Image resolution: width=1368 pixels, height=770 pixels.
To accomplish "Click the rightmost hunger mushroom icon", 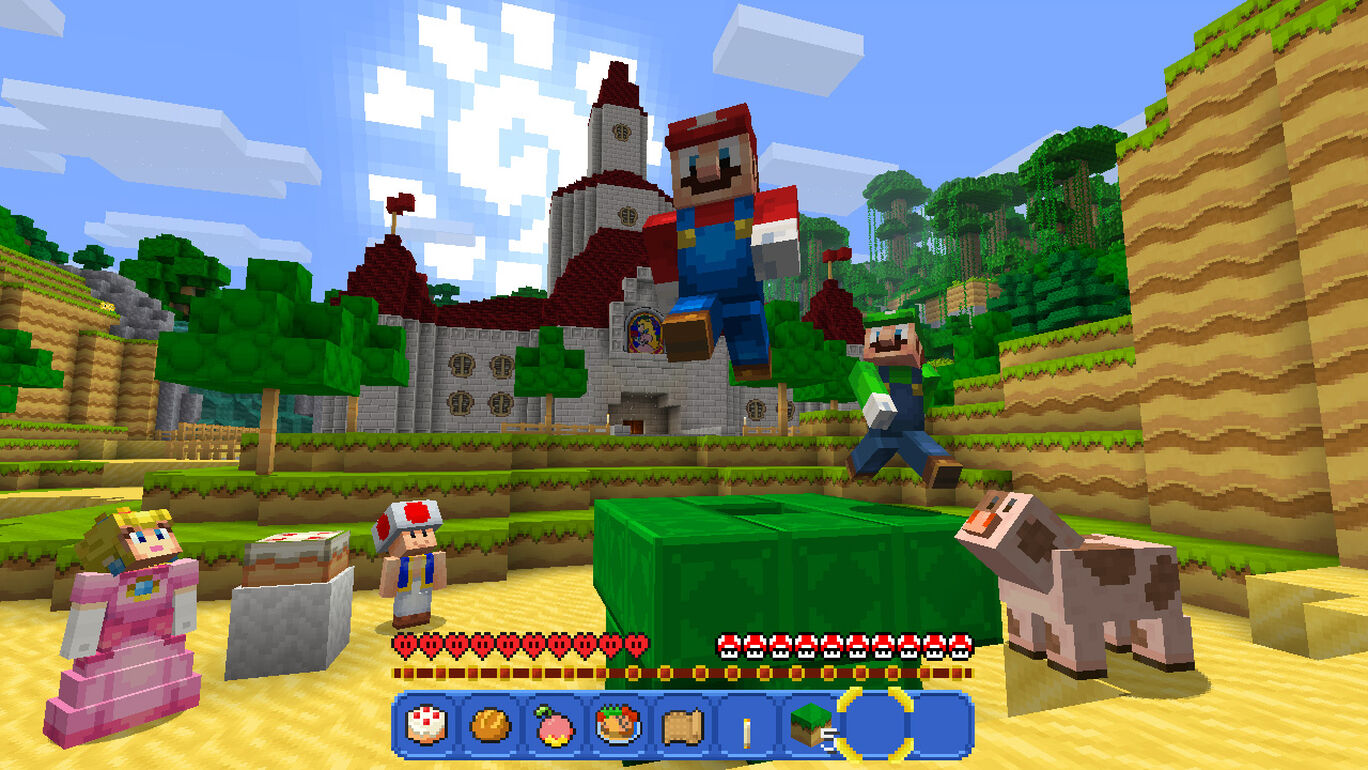I will pos(958,644).
